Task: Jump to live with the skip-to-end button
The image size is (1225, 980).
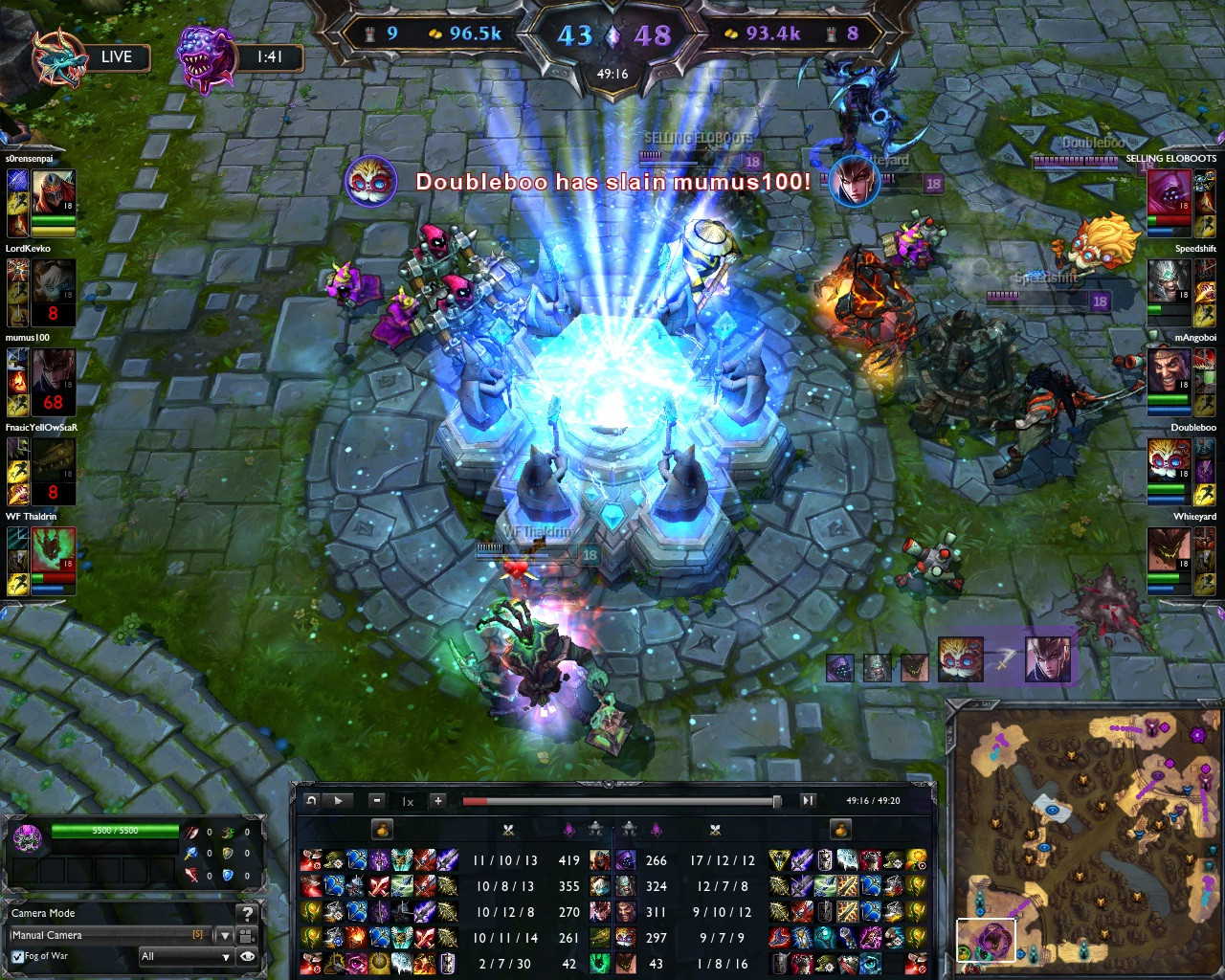Action: [x=808, y=801]
